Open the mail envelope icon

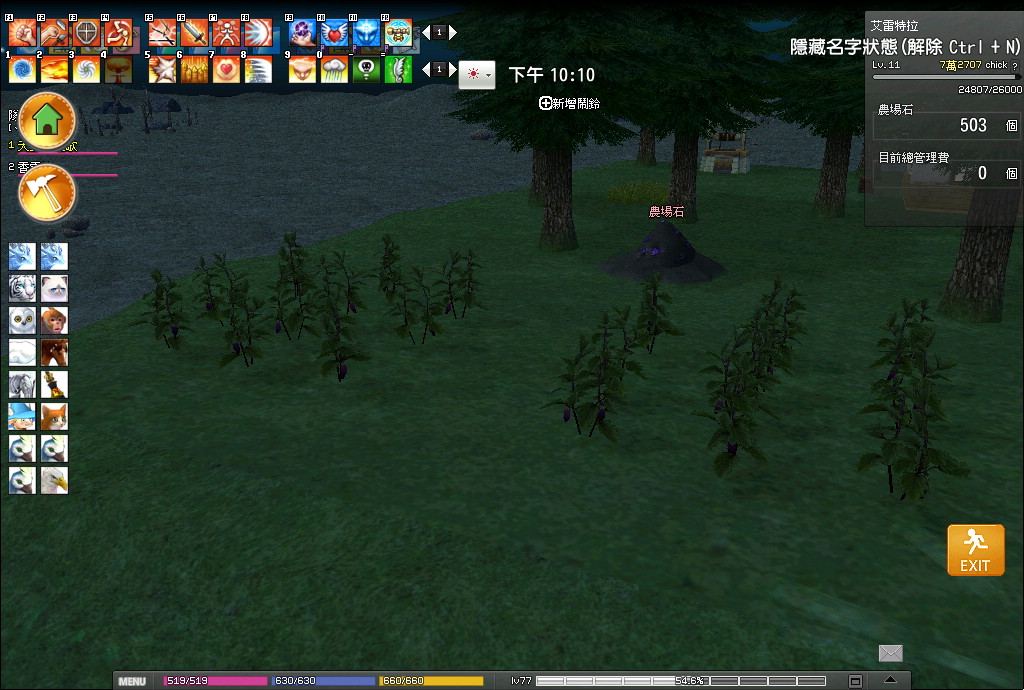890,653
